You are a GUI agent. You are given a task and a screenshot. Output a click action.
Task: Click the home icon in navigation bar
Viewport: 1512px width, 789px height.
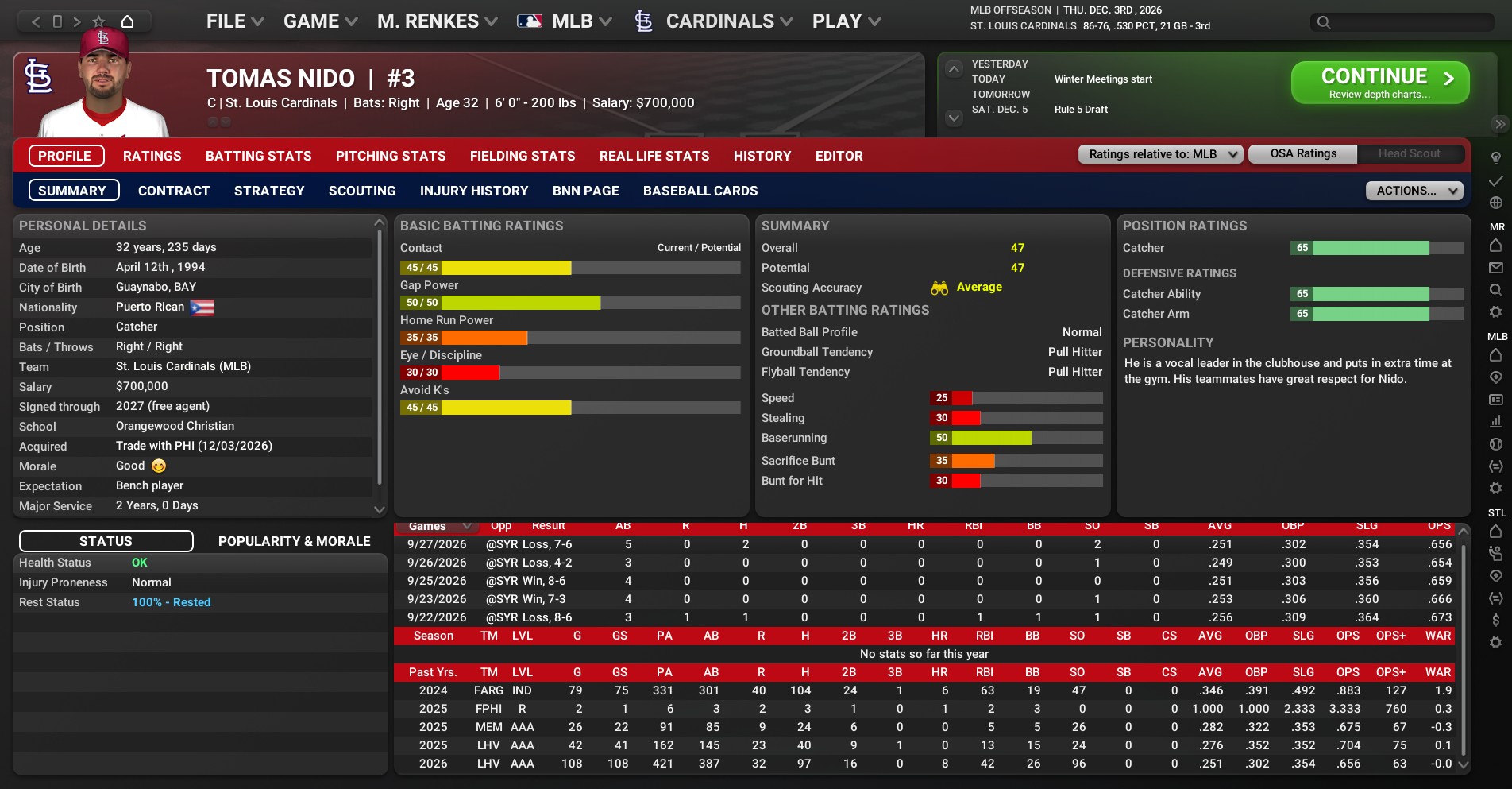(127, 21)
